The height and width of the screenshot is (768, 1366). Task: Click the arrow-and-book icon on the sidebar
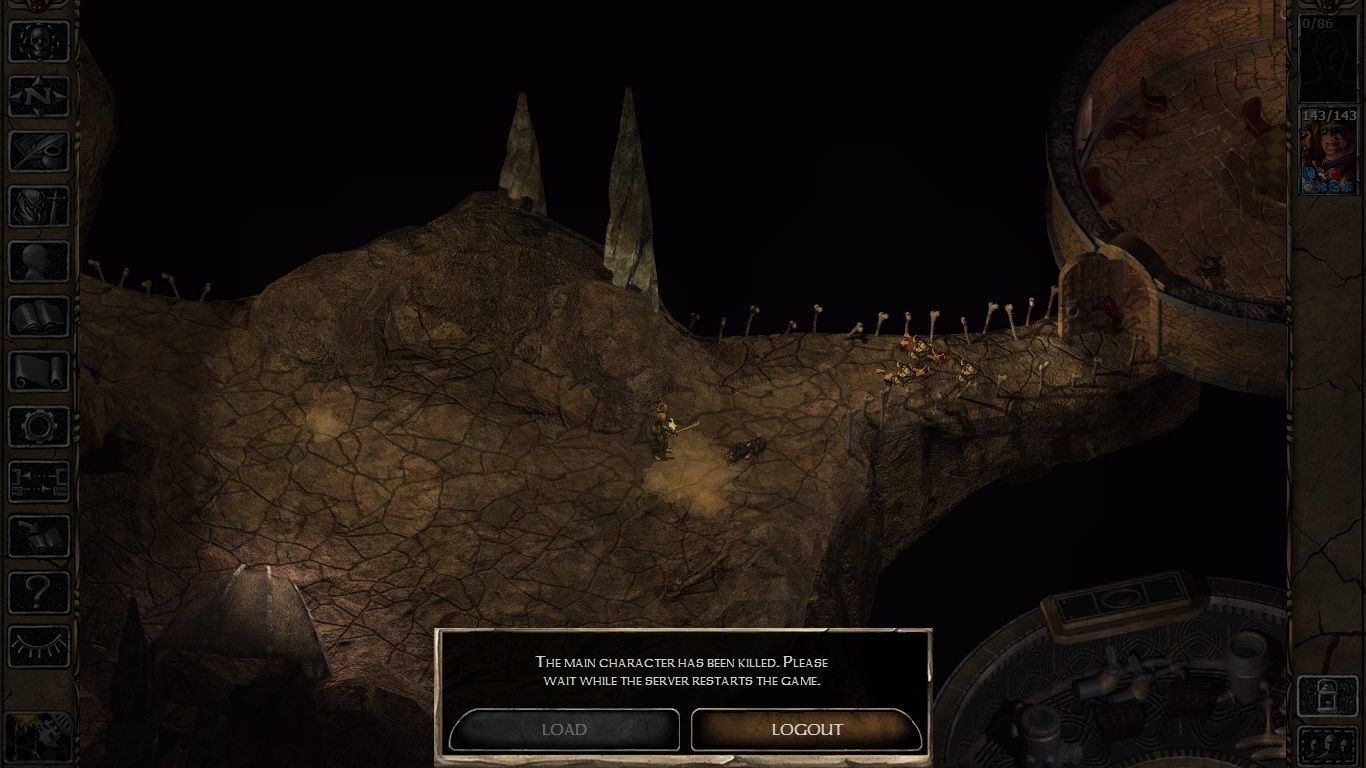point(39,536)
